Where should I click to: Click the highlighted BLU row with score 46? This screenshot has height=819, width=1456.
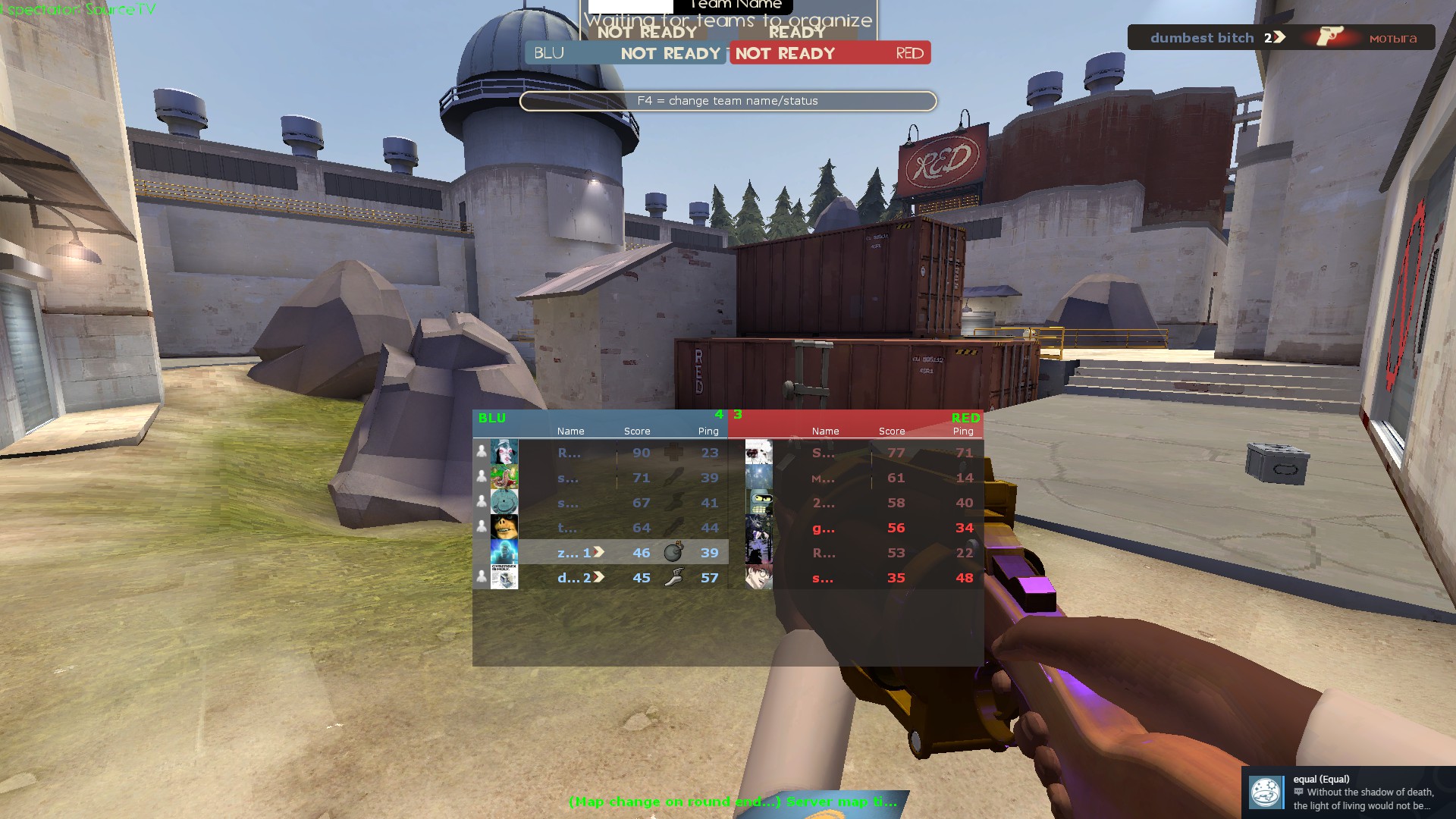600,553
